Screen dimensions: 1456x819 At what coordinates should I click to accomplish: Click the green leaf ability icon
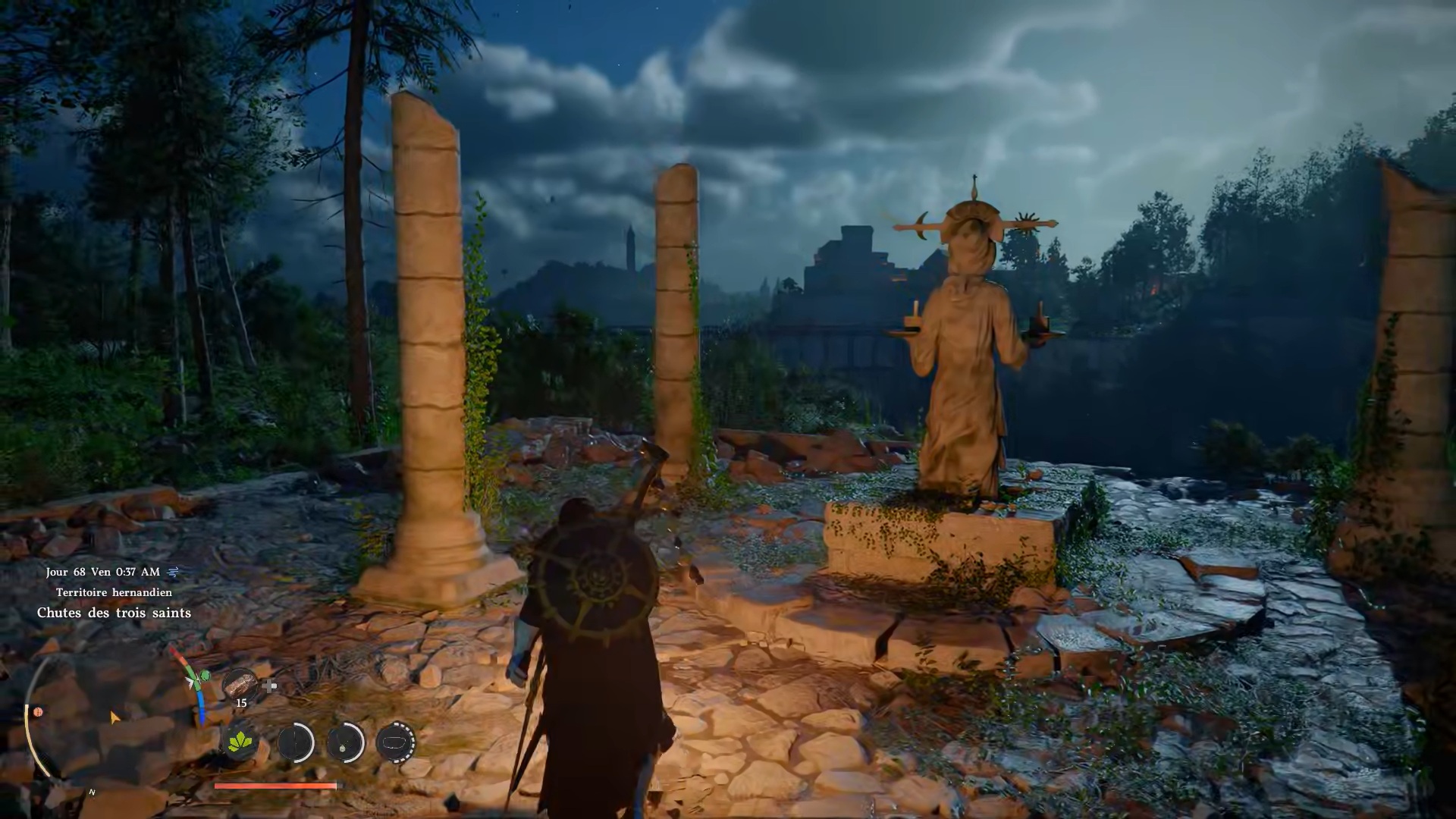(240, 741)
